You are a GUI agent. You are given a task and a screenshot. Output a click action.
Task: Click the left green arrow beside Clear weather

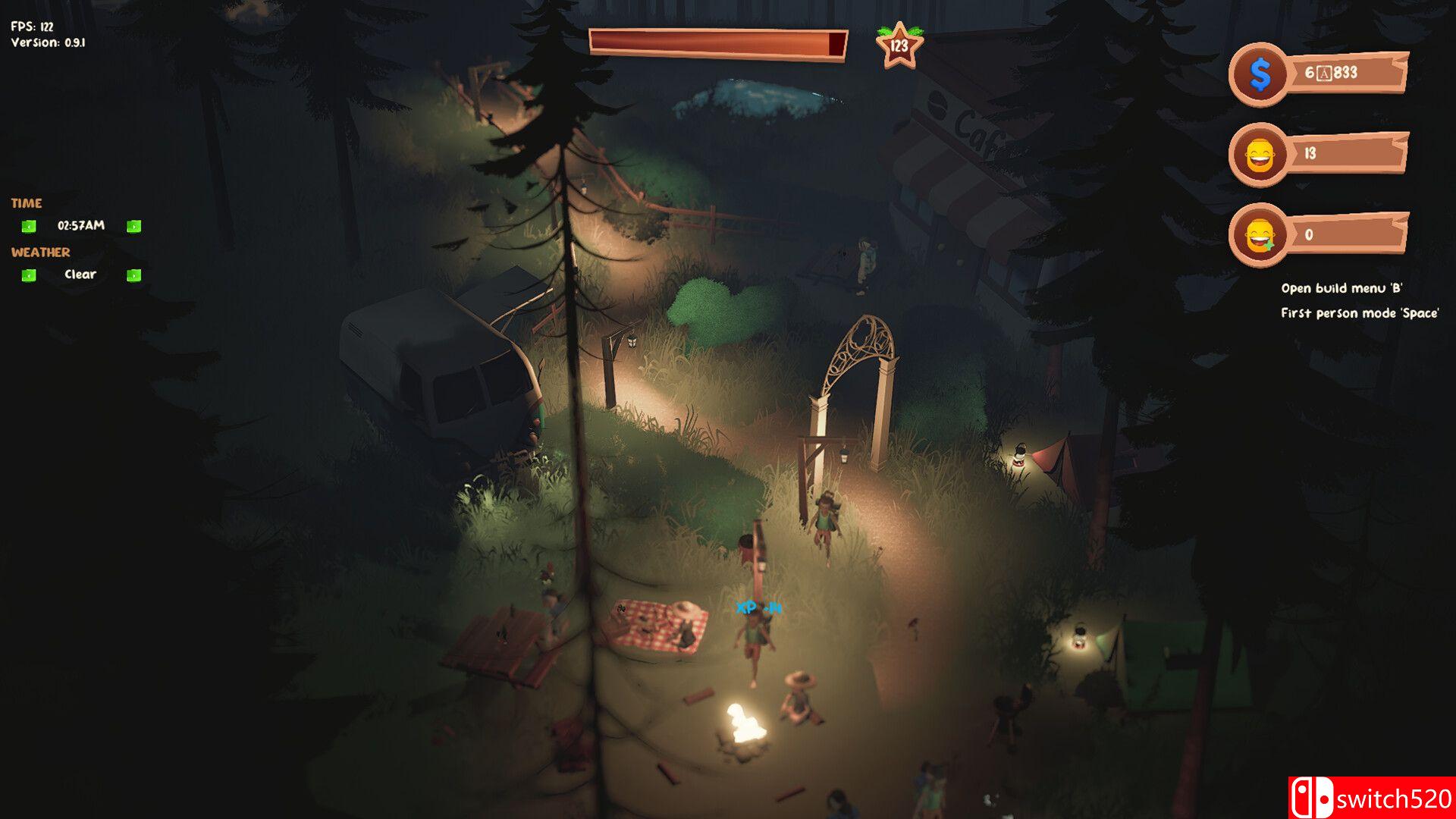pyautogui.click(x=29, y=275)
